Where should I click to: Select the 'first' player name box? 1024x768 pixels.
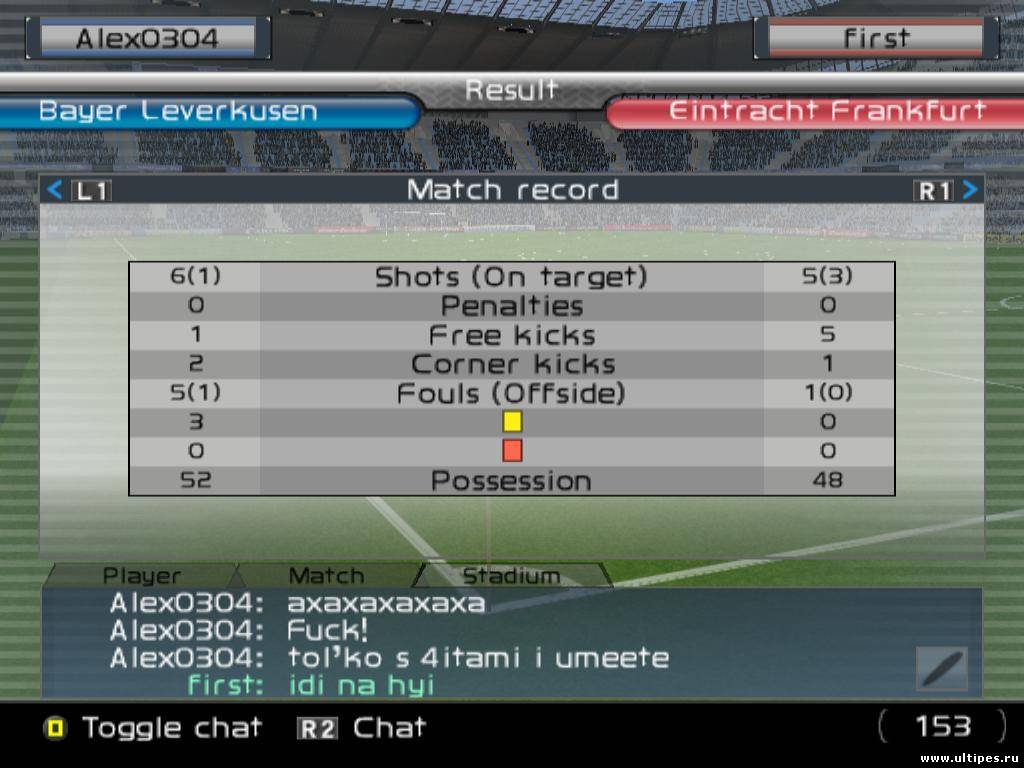876,39
